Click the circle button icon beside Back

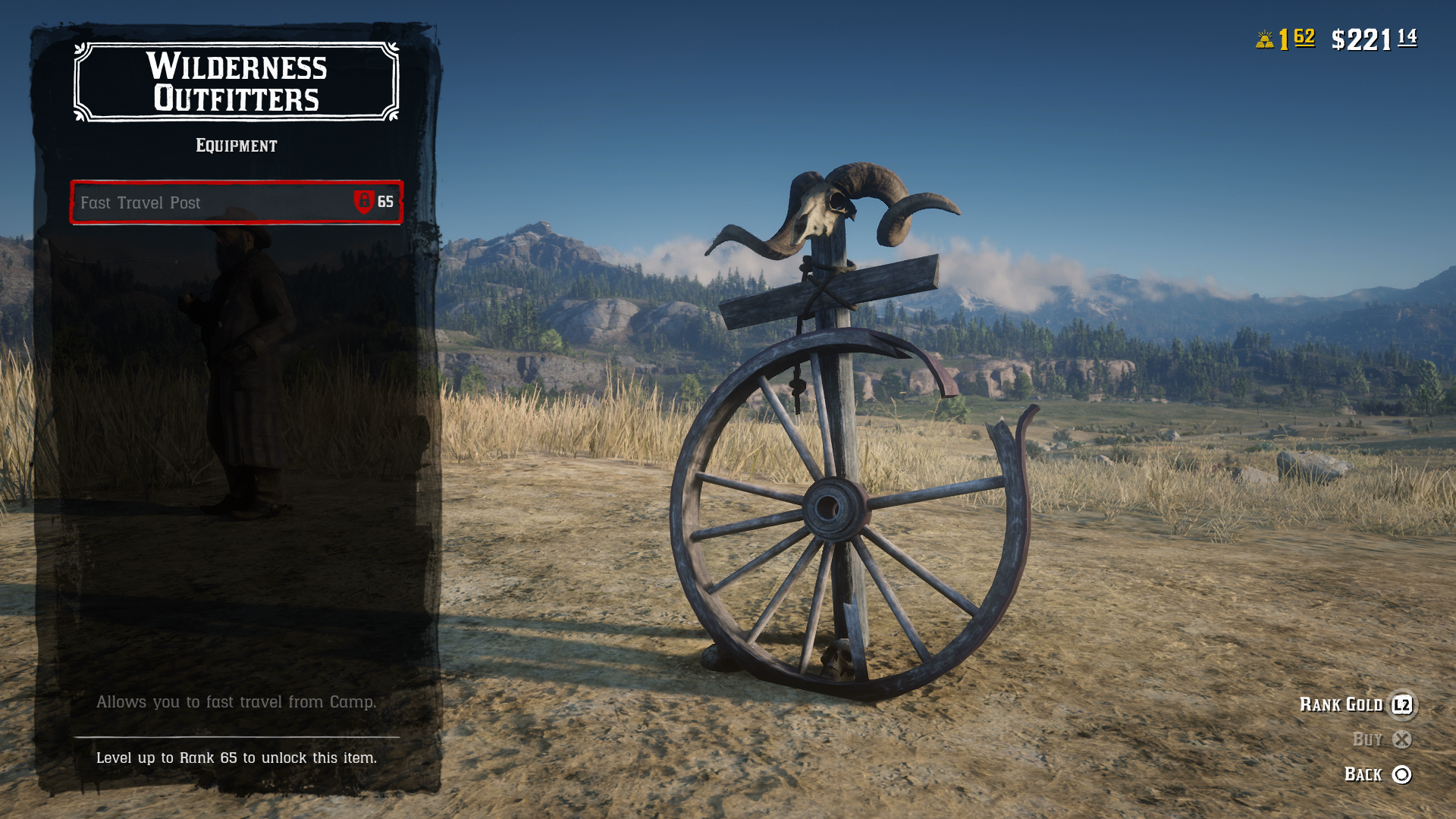pos(1404,774)
